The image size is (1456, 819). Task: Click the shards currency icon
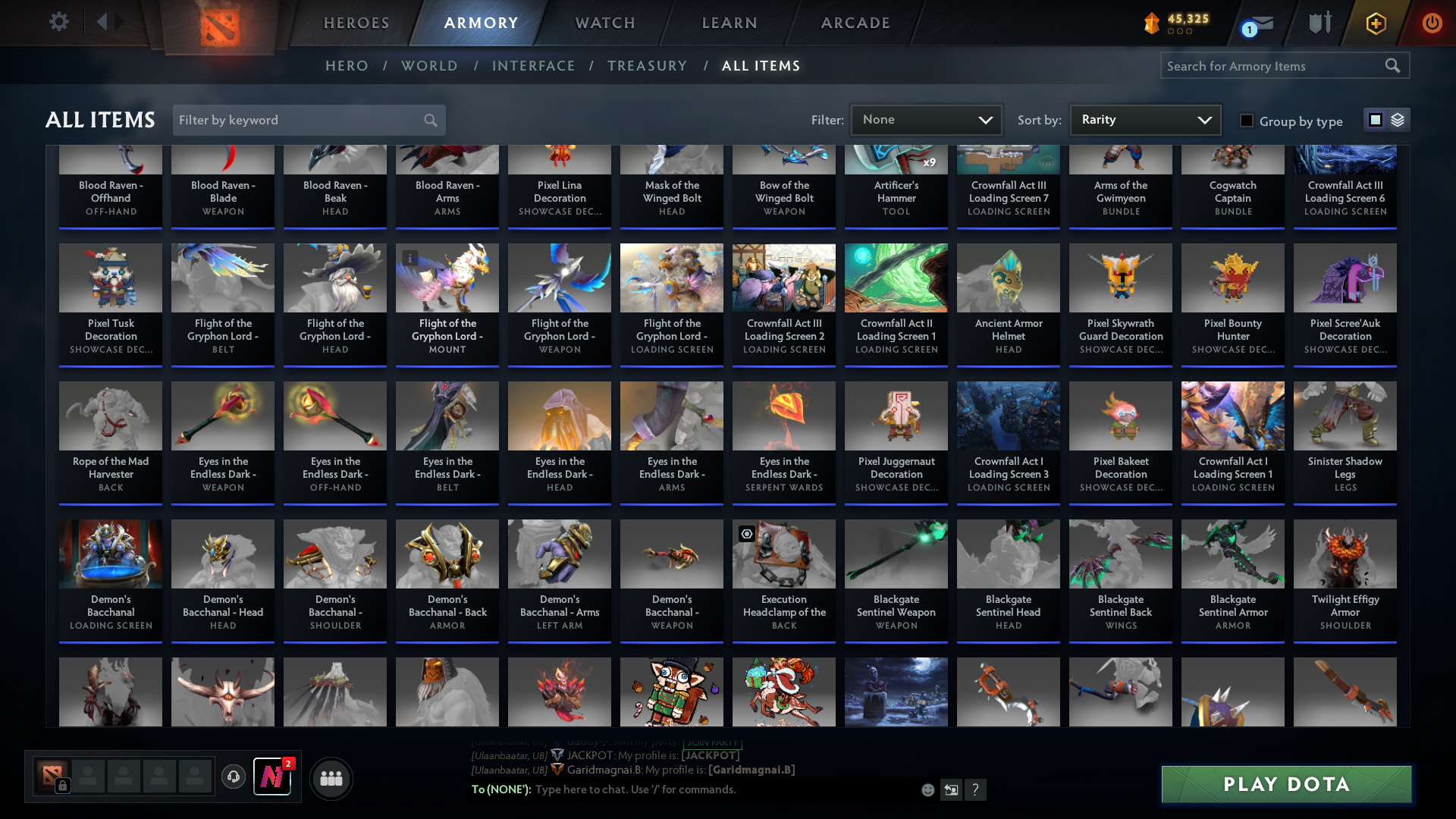[x=1150, y=24]
